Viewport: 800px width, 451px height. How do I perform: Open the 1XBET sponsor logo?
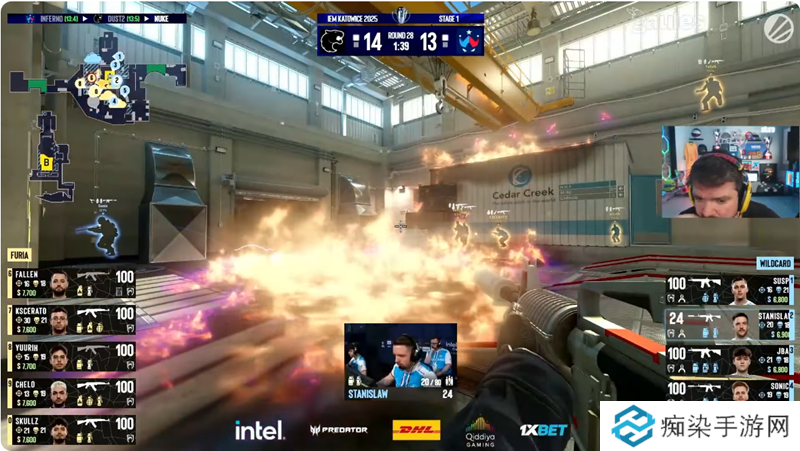[543, 430]
